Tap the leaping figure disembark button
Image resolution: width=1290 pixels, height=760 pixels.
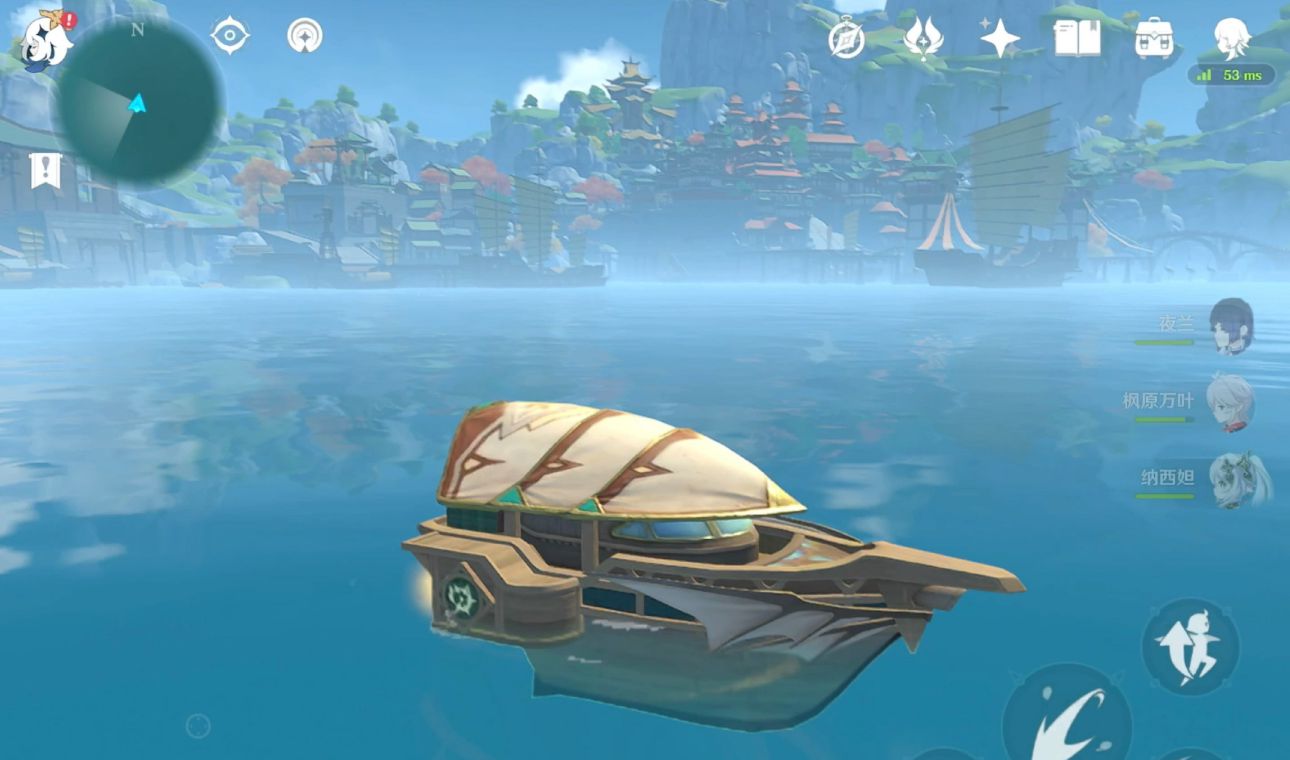[1190, 647]
